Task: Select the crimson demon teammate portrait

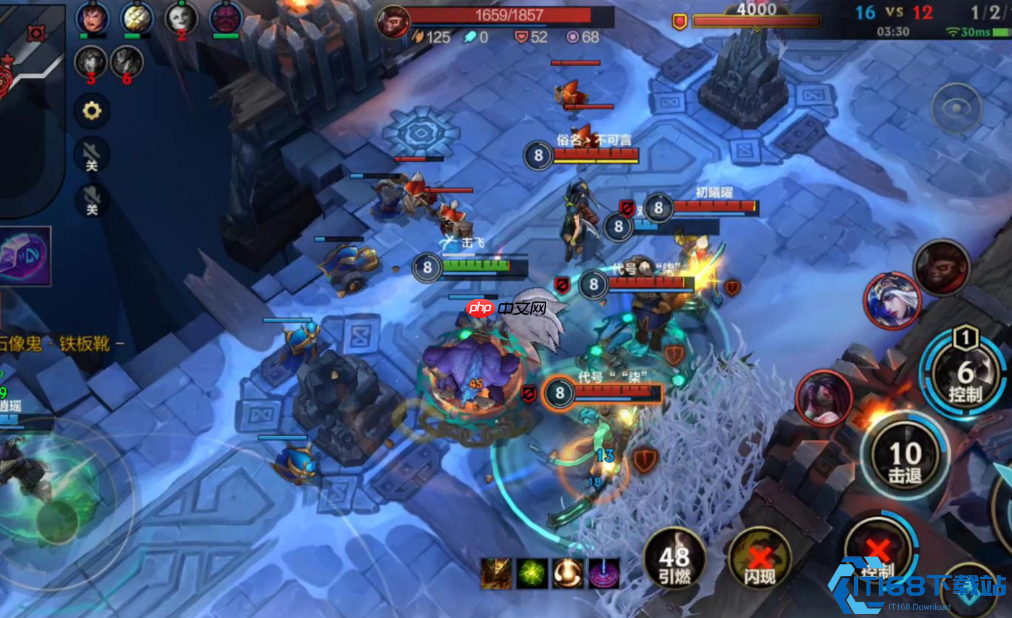Action: tap(226, 17)
